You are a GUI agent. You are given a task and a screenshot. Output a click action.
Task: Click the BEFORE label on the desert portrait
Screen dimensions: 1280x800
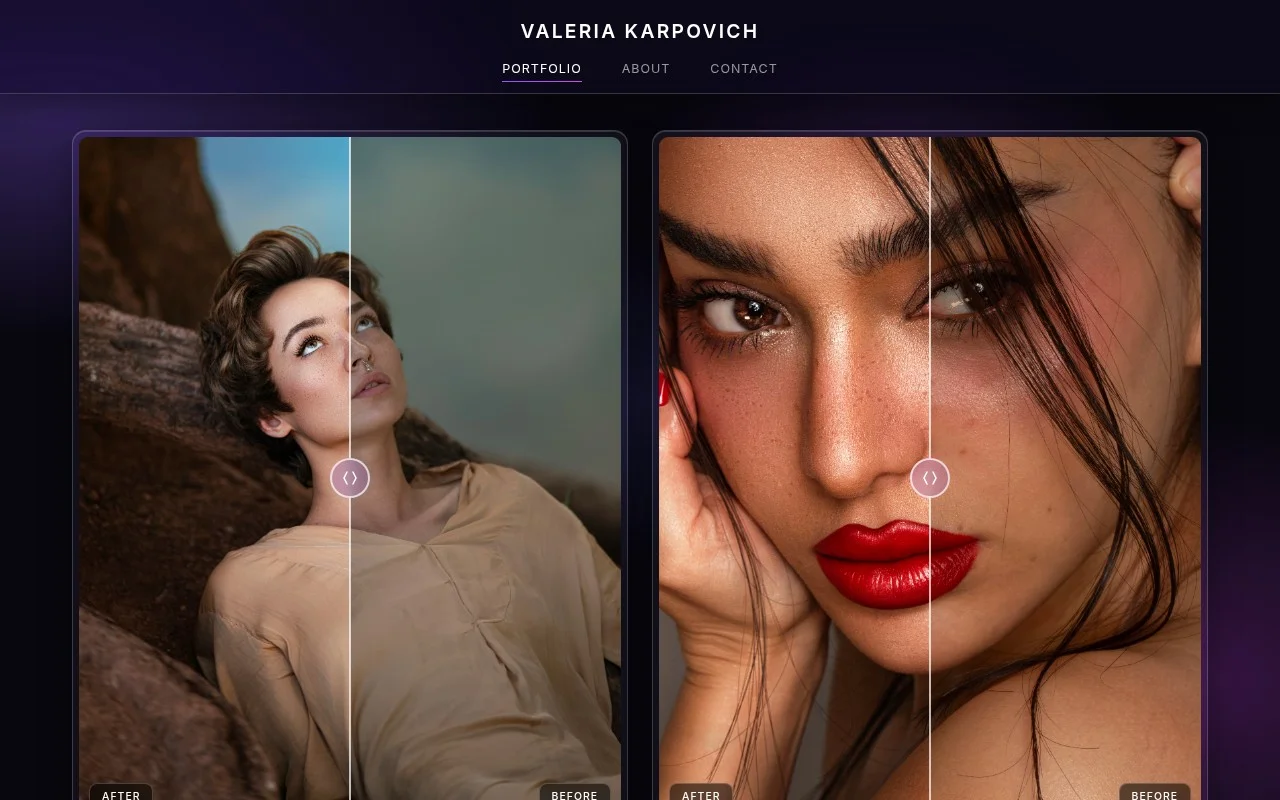(x=574, y=794)
